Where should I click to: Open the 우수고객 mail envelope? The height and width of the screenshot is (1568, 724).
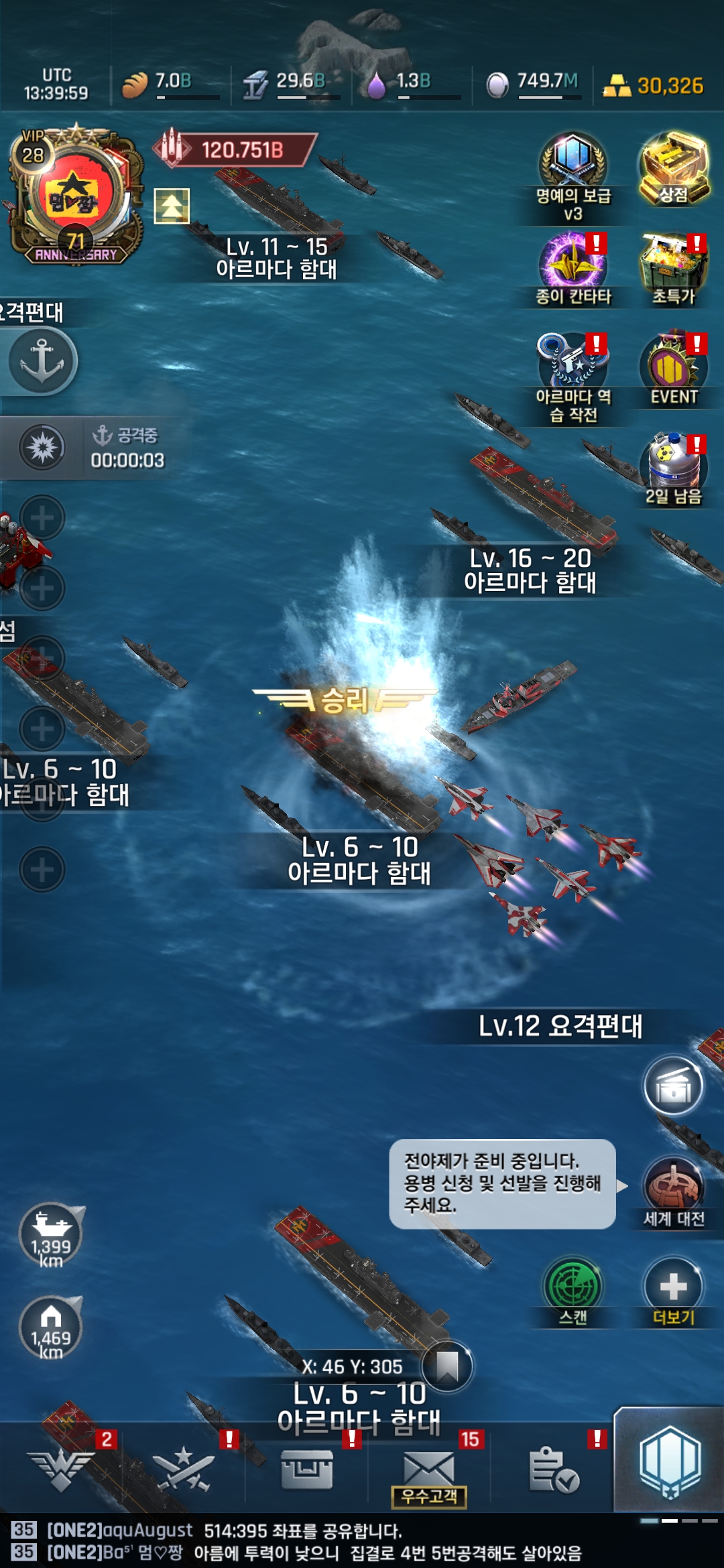(x=429, y=1471)
